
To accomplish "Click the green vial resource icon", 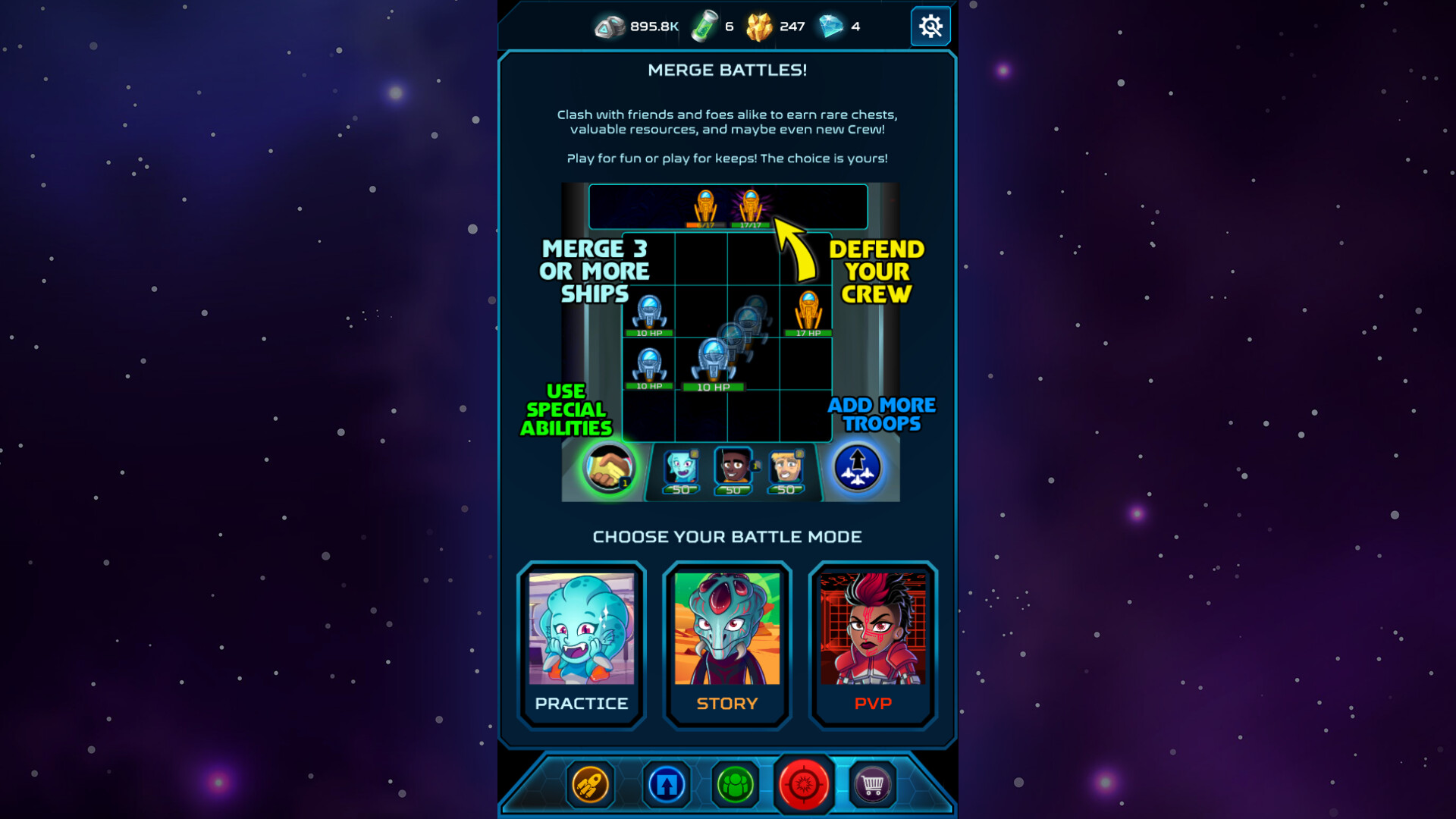I will (x=704, y=25).
